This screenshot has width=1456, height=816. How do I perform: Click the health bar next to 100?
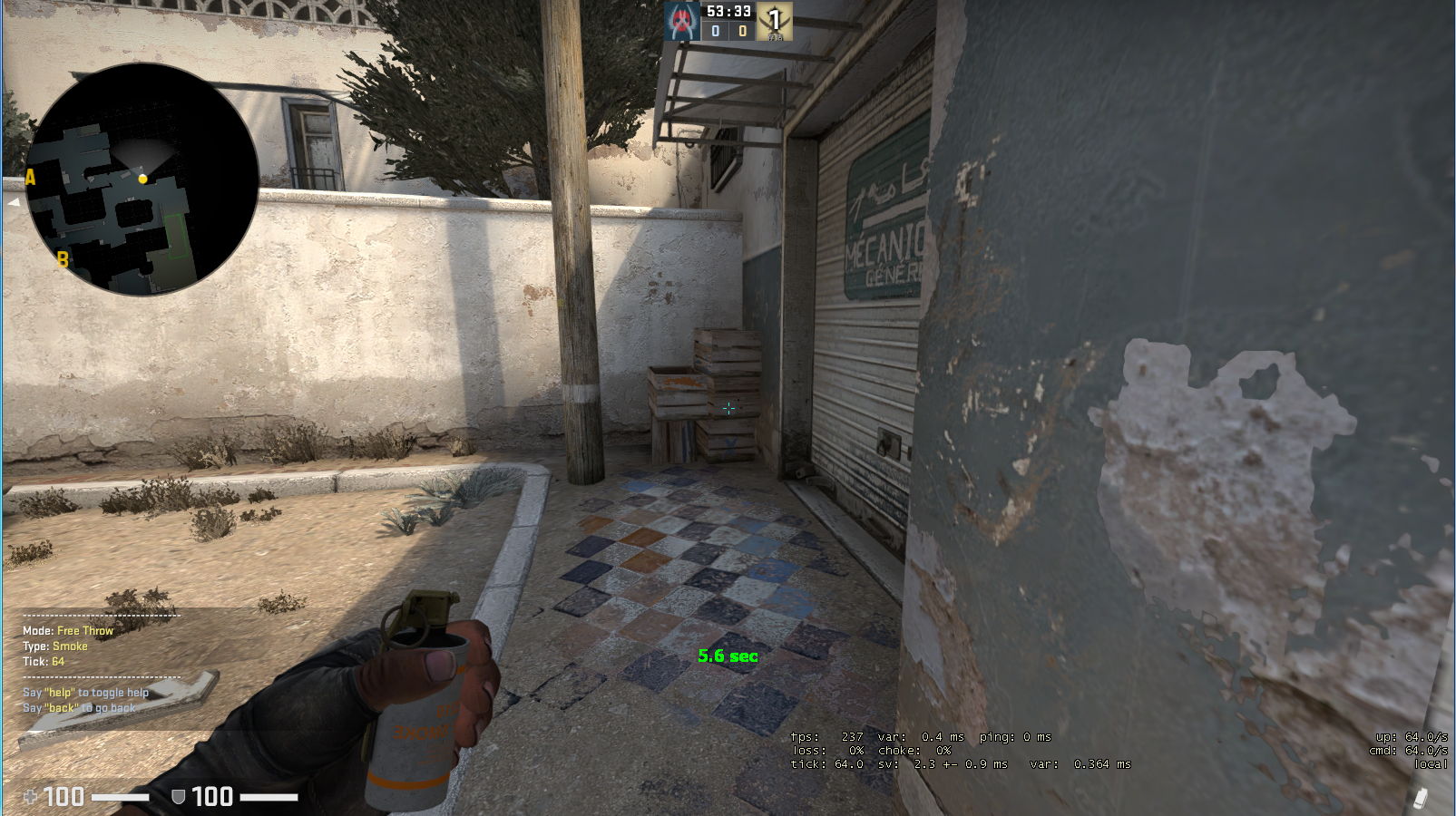[121, 798]
